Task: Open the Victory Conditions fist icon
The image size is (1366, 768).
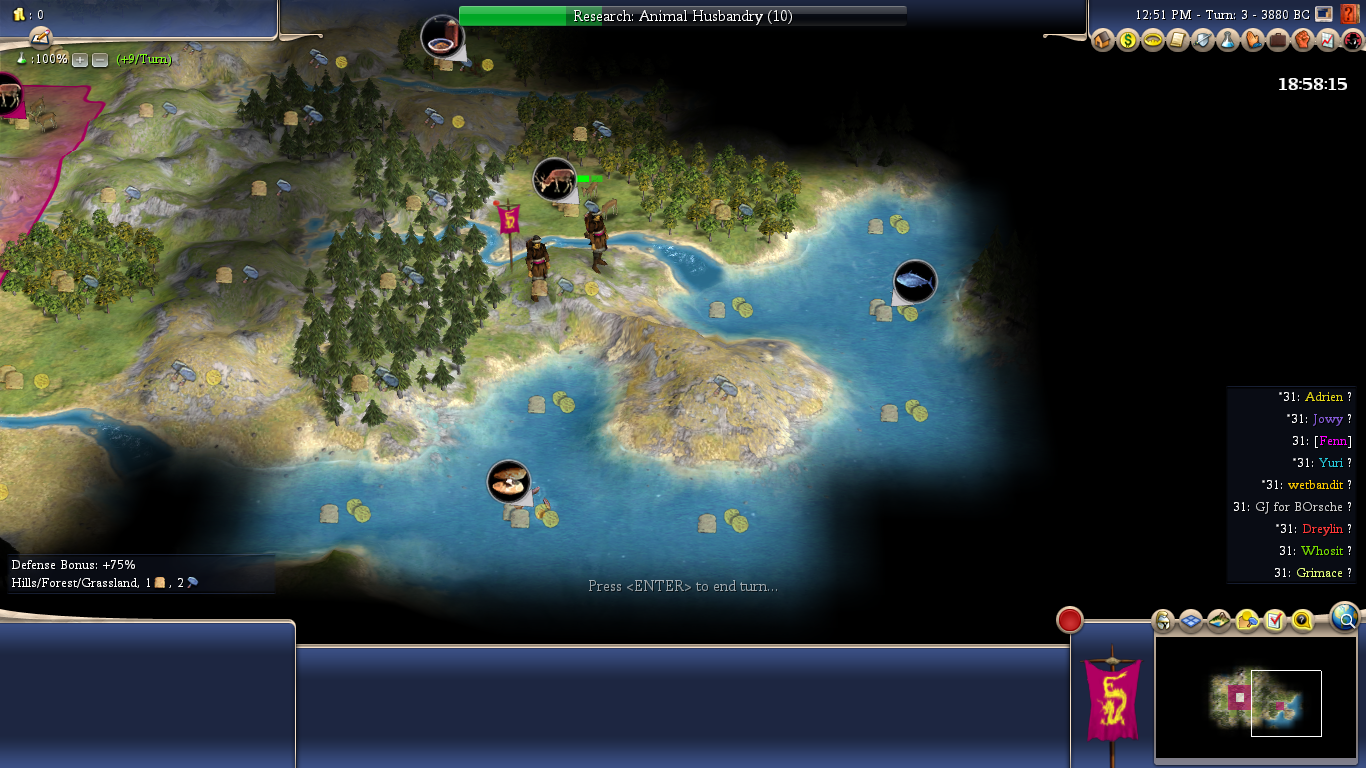Action: tap(1303, 41)
